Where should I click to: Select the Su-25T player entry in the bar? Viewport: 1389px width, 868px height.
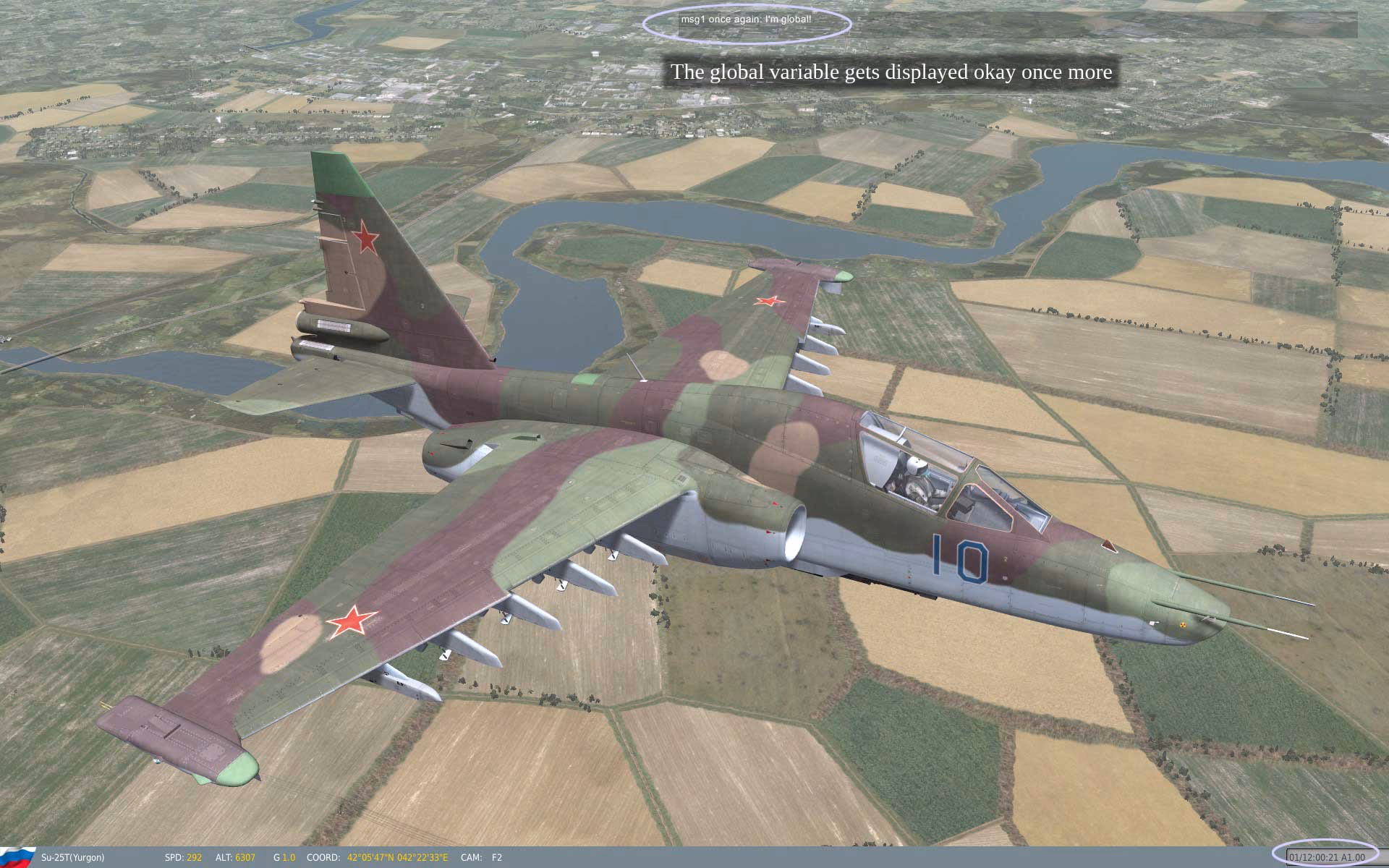click(72, 856)
